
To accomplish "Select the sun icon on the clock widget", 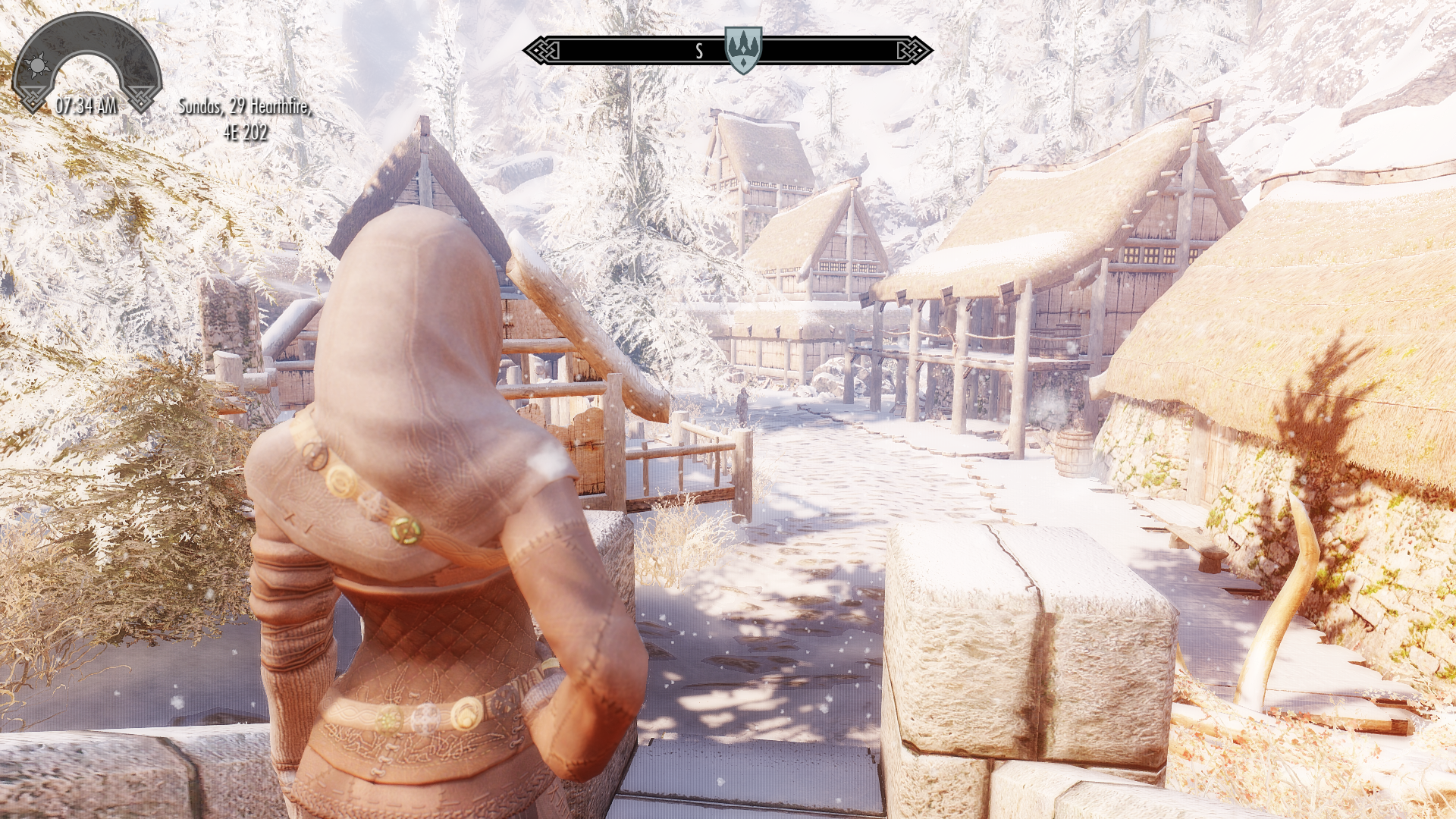I will 37,66.
